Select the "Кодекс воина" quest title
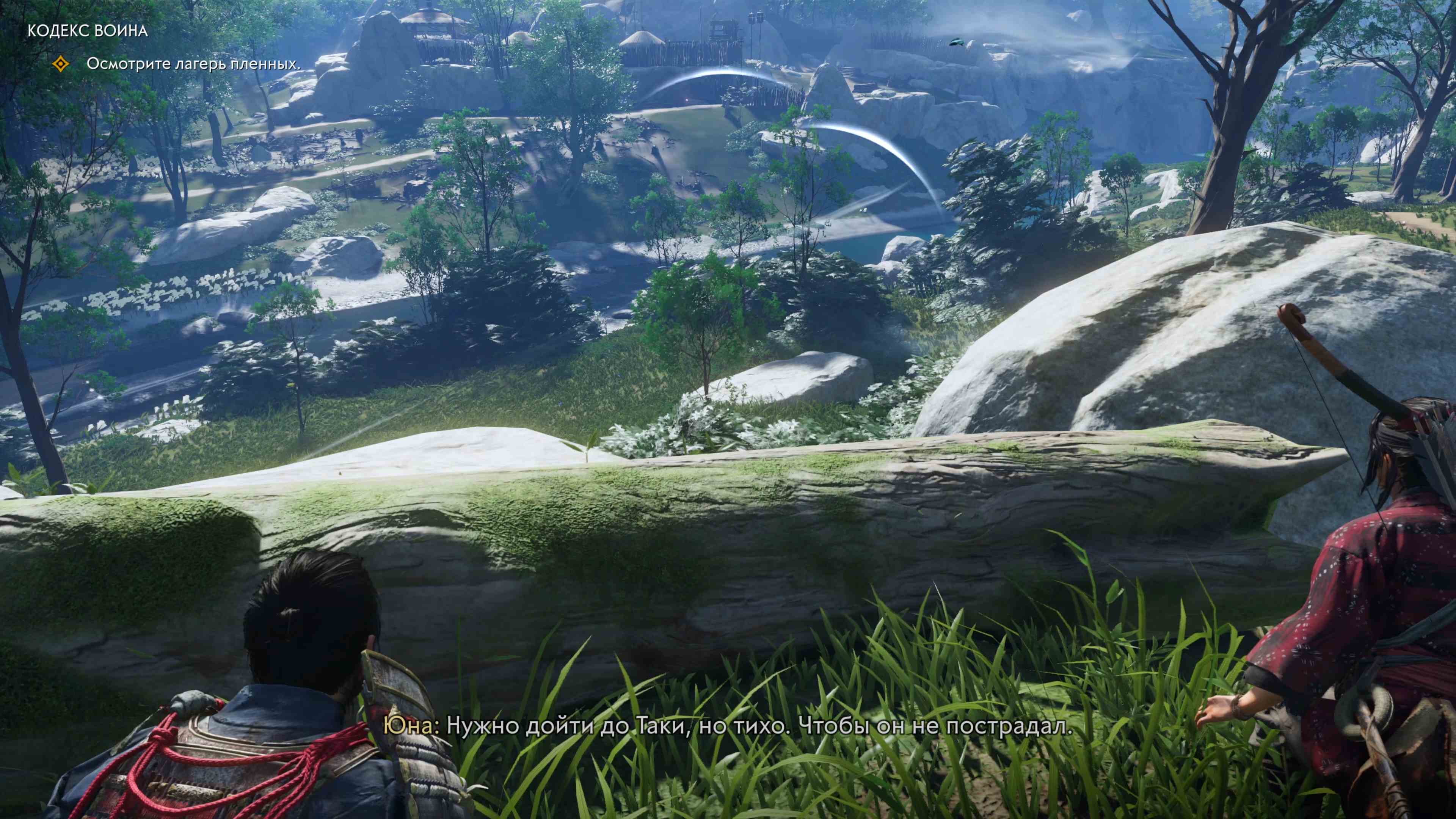1456x819 pixels. point(88,30)
